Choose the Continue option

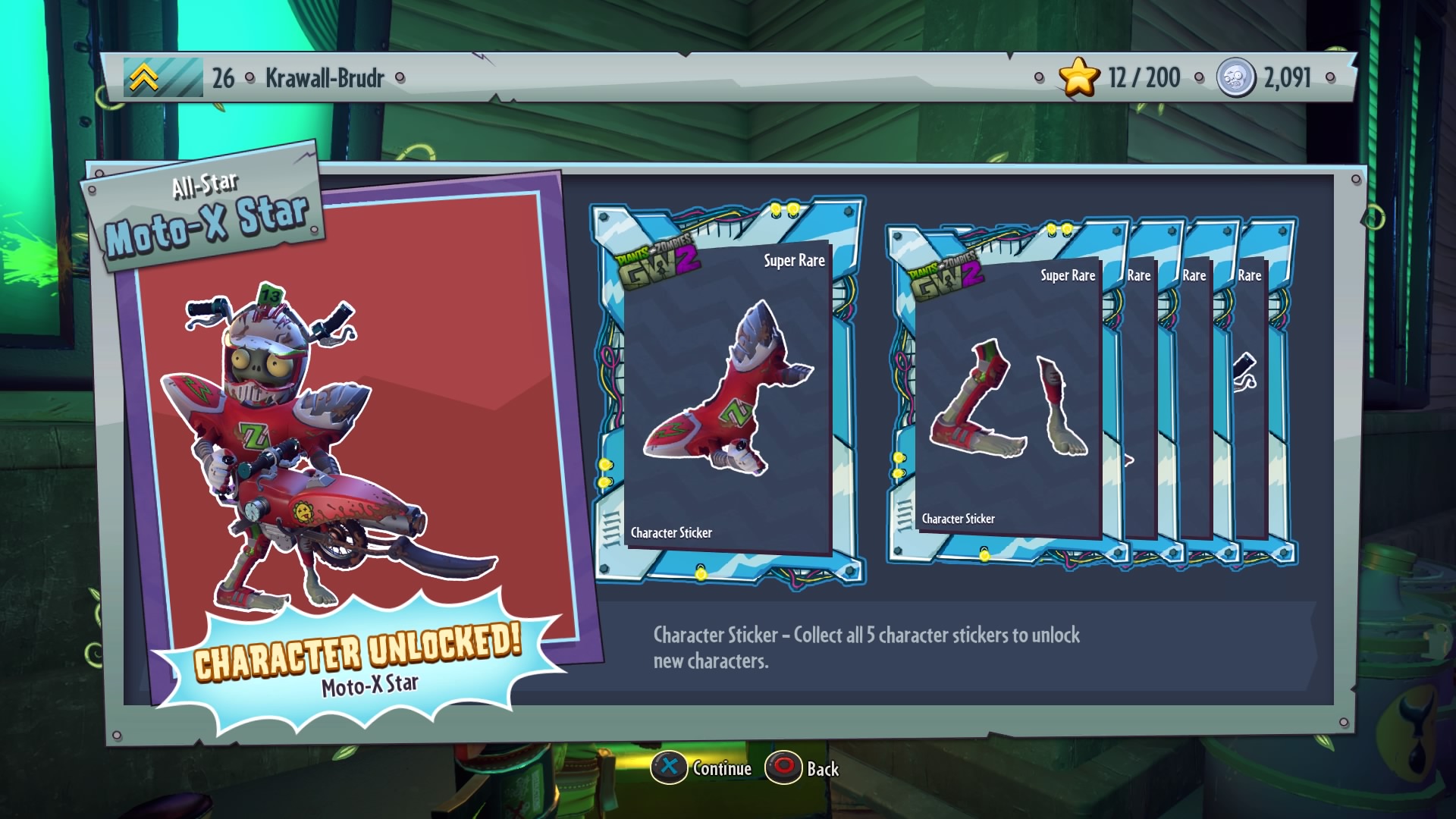pyautogui.click(x=703, y=768)
